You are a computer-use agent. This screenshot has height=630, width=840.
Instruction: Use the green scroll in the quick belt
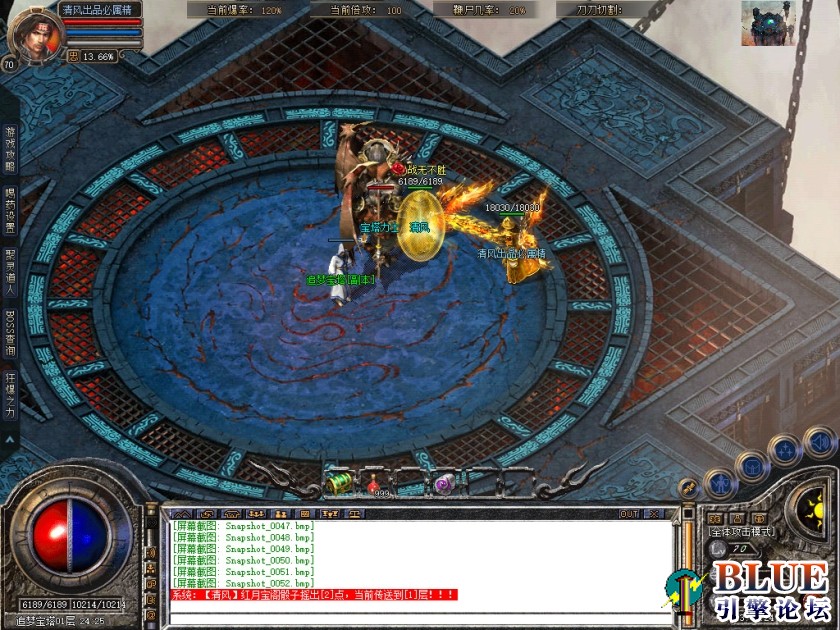coord(340,483)
